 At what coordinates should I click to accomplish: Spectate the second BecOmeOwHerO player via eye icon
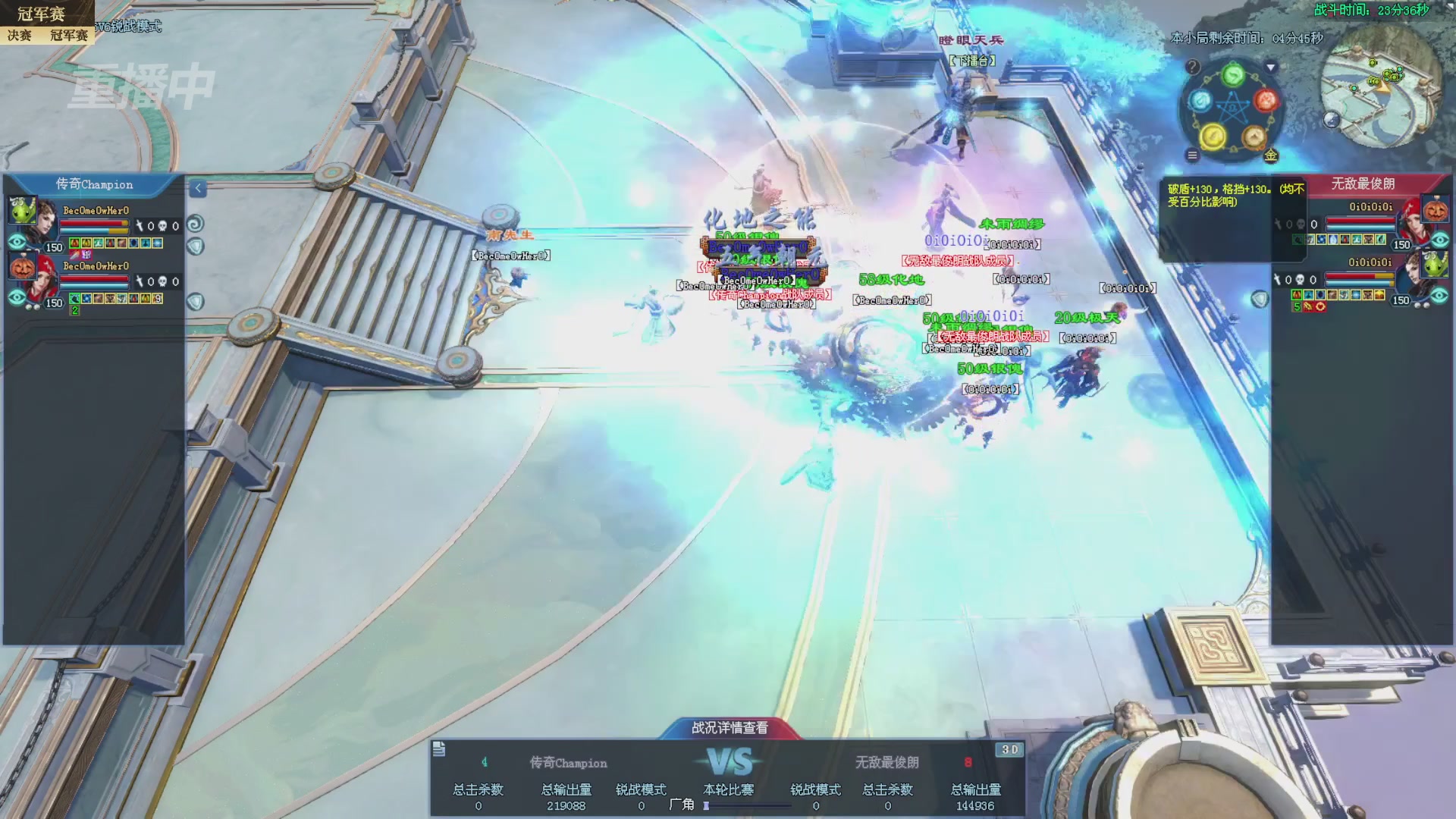click(x=17, y=297)
